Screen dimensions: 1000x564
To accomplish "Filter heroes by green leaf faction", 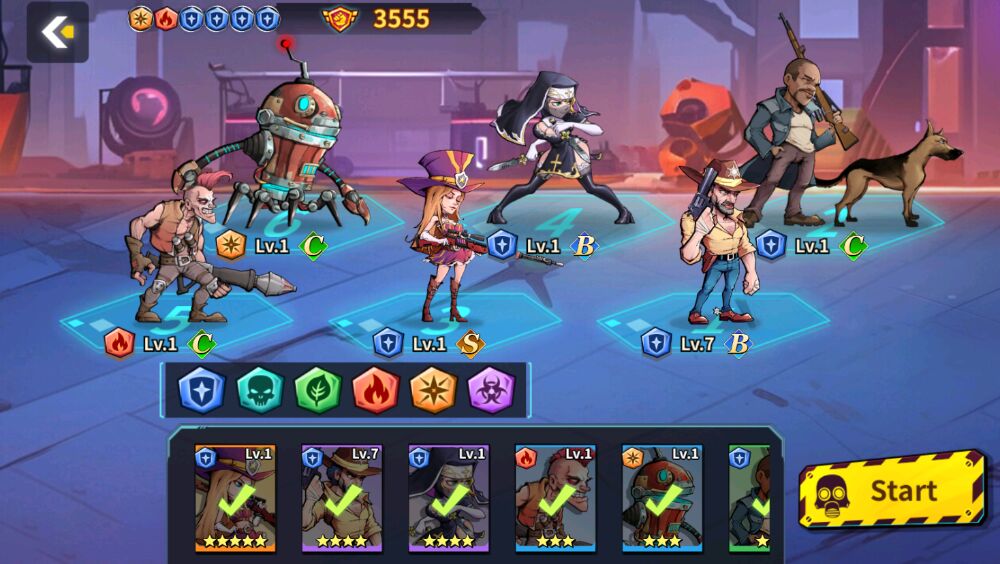I will 318,390.
